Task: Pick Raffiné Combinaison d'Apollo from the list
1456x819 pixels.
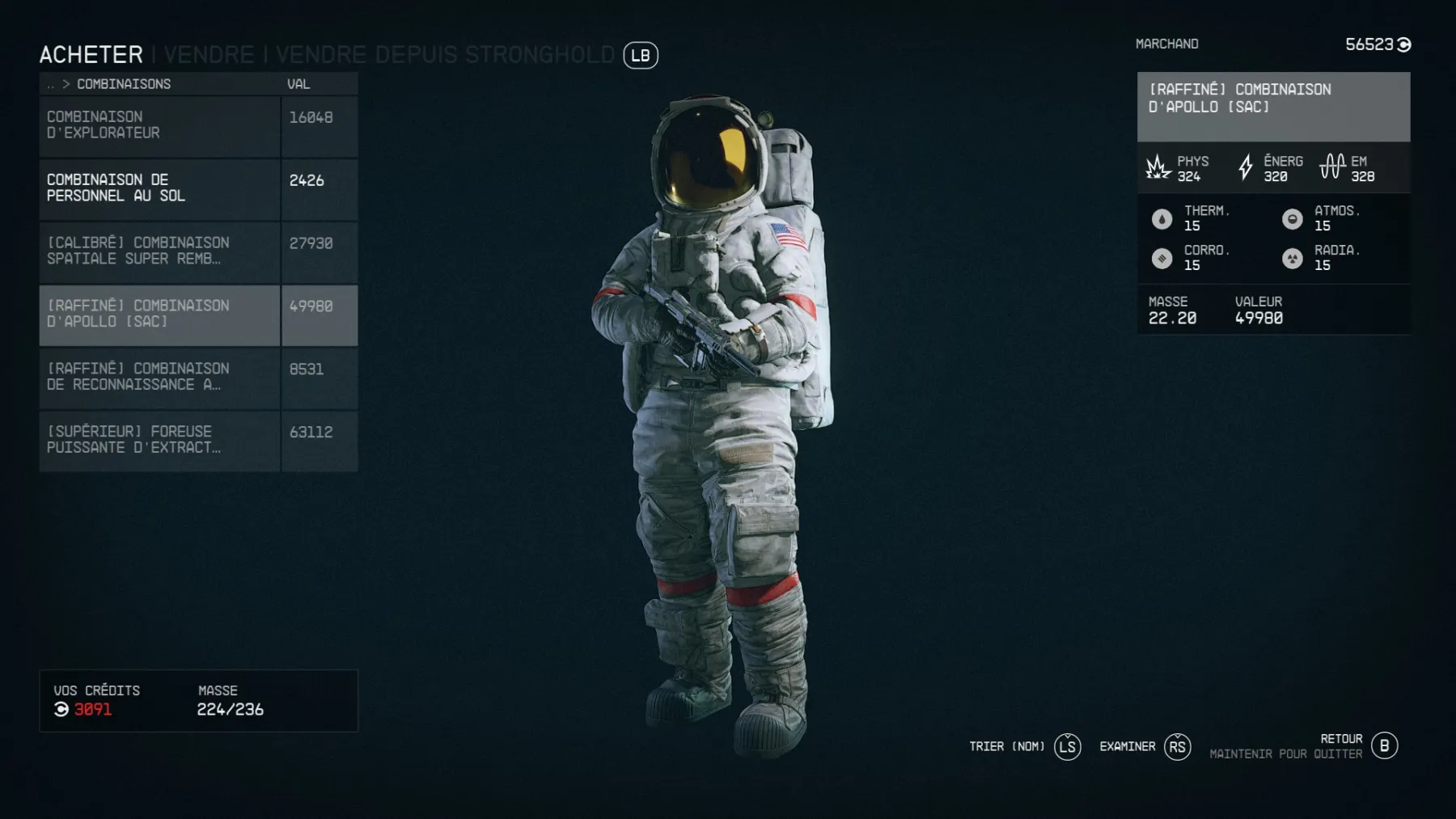Action: pyautogui.click(x=159, y=315)
